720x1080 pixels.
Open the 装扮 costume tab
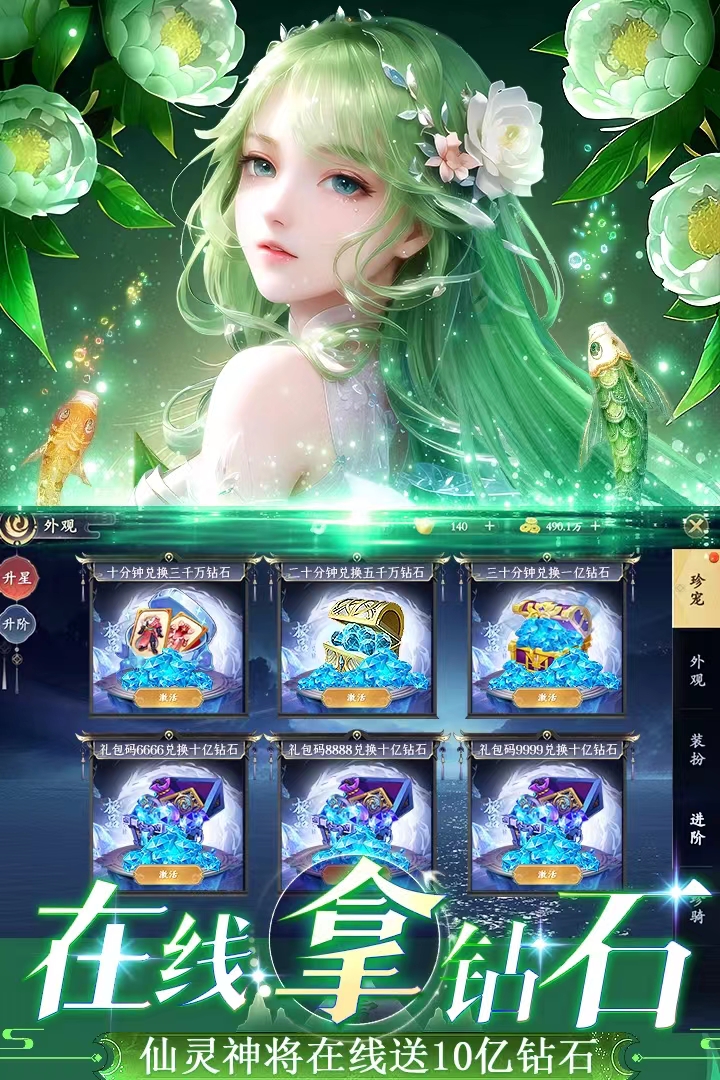tap(697, 750)
